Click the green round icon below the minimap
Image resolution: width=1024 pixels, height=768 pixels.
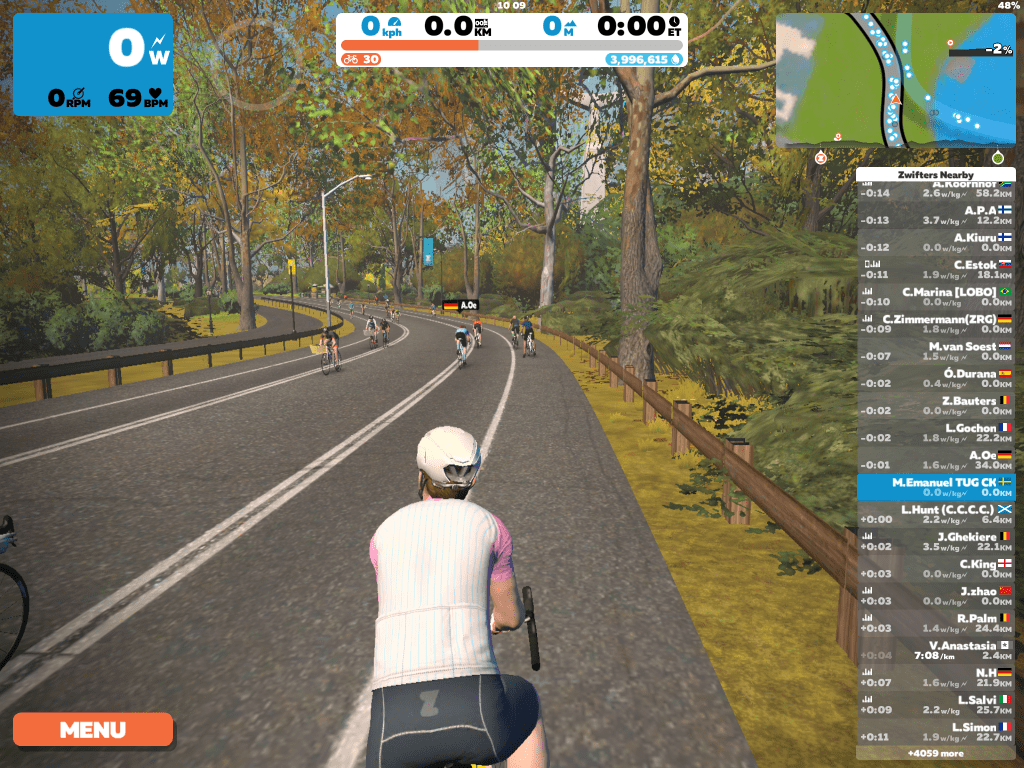997,158
